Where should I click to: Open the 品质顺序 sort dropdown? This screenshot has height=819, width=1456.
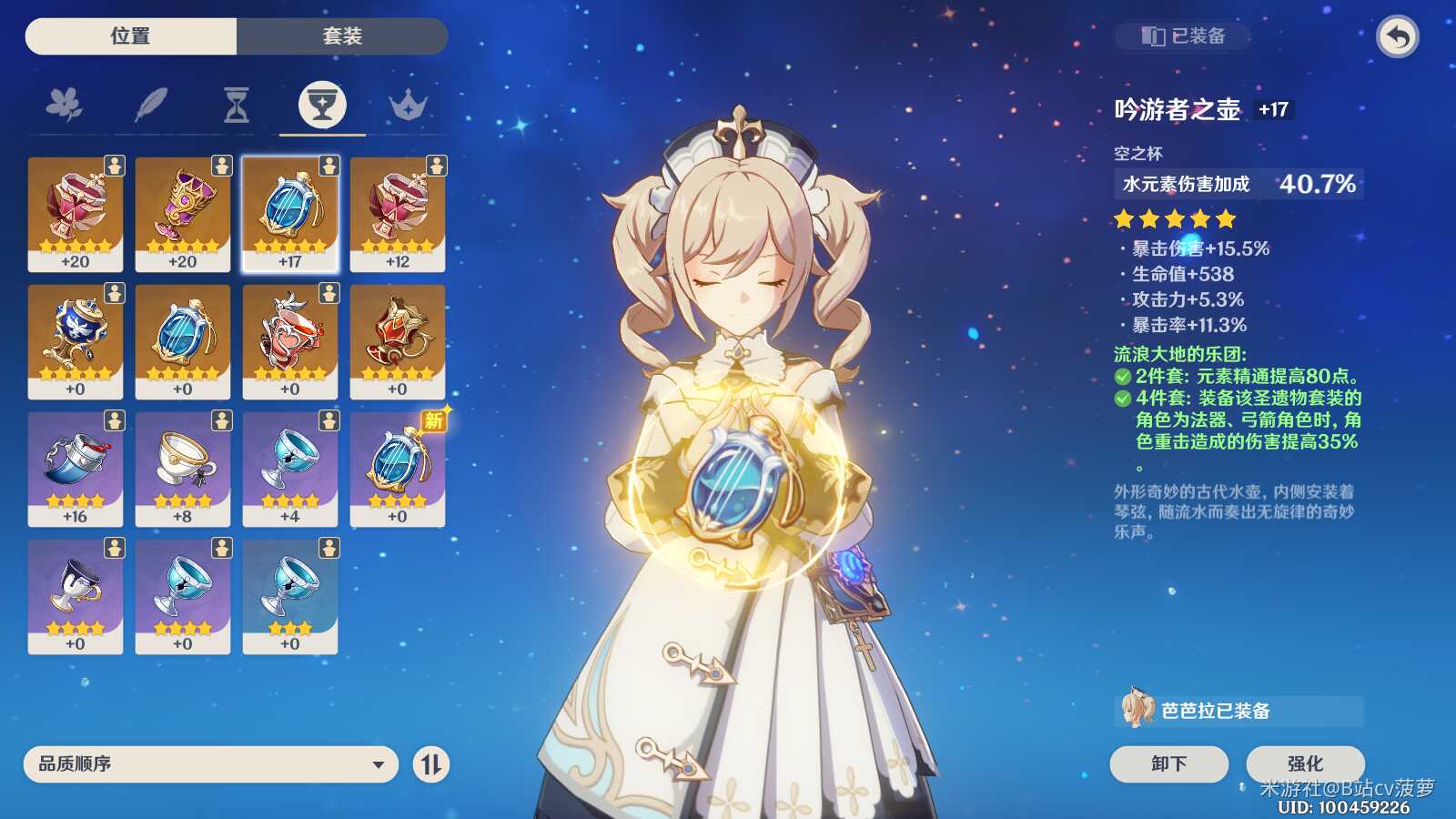210,764
